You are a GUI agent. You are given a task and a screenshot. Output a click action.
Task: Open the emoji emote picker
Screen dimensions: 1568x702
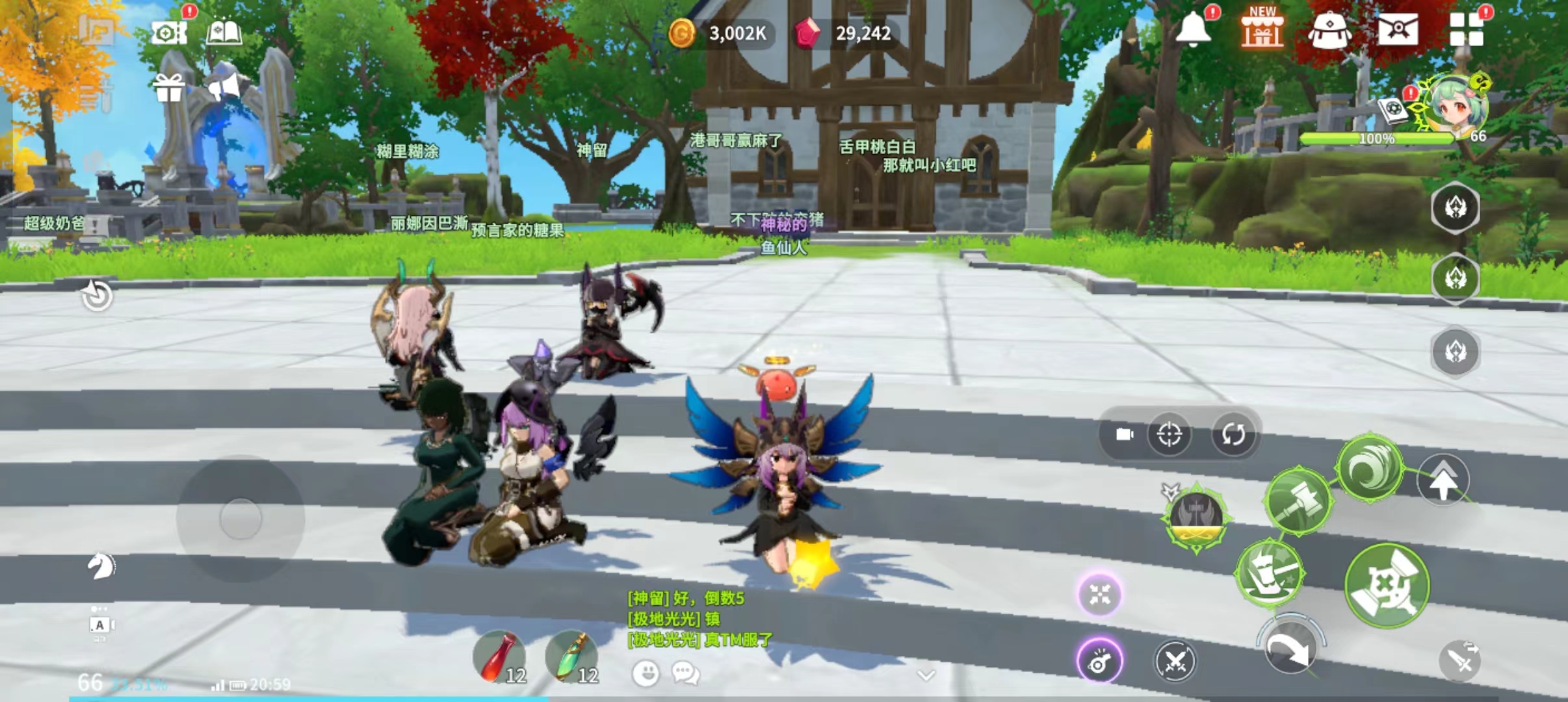pyautogui.click(x=646, y=673)
